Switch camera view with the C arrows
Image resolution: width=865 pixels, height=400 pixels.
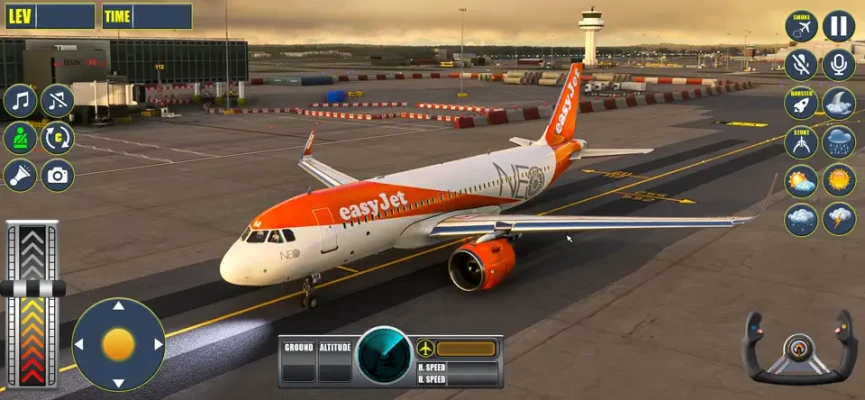pyautogui.click(x=57, y=138)
